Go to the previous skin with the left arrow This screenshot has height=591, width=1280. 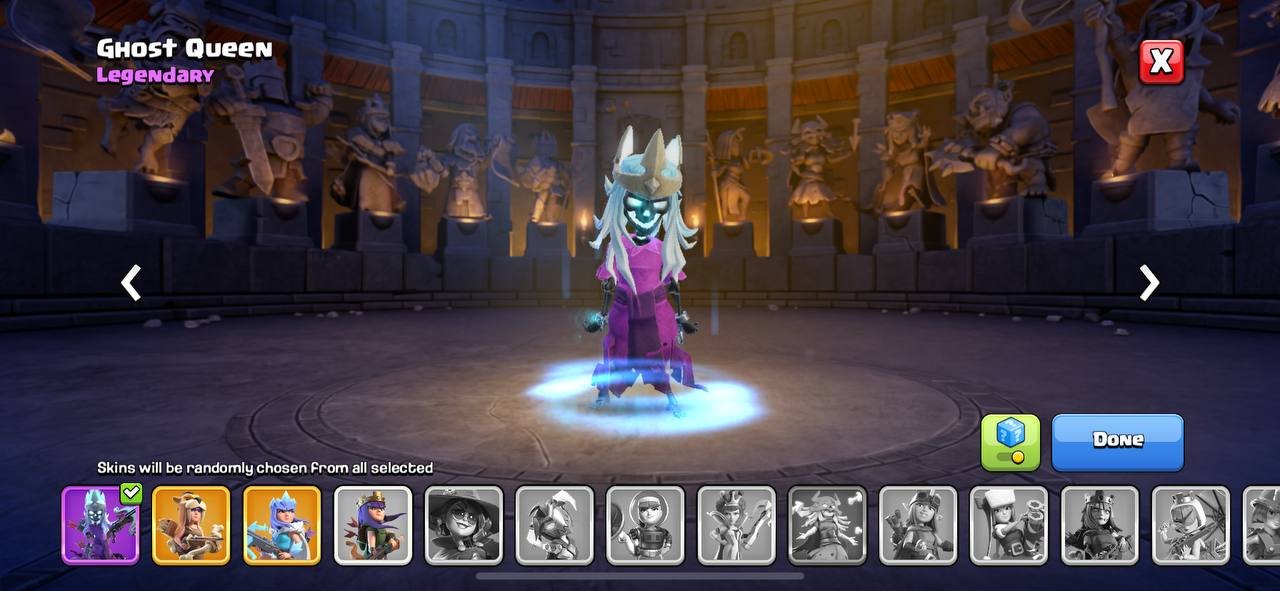(x=131, y=283)
